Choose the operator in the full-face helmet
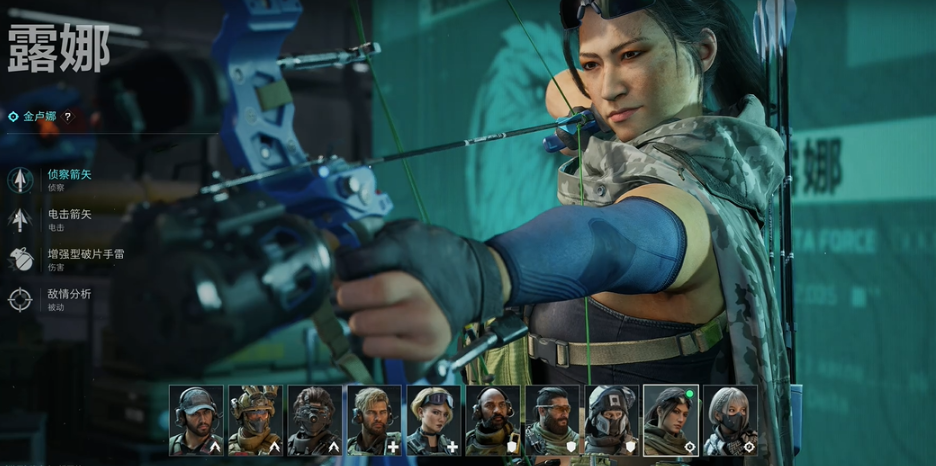Viewport: 936px width, 466px height. click(611, 421)
